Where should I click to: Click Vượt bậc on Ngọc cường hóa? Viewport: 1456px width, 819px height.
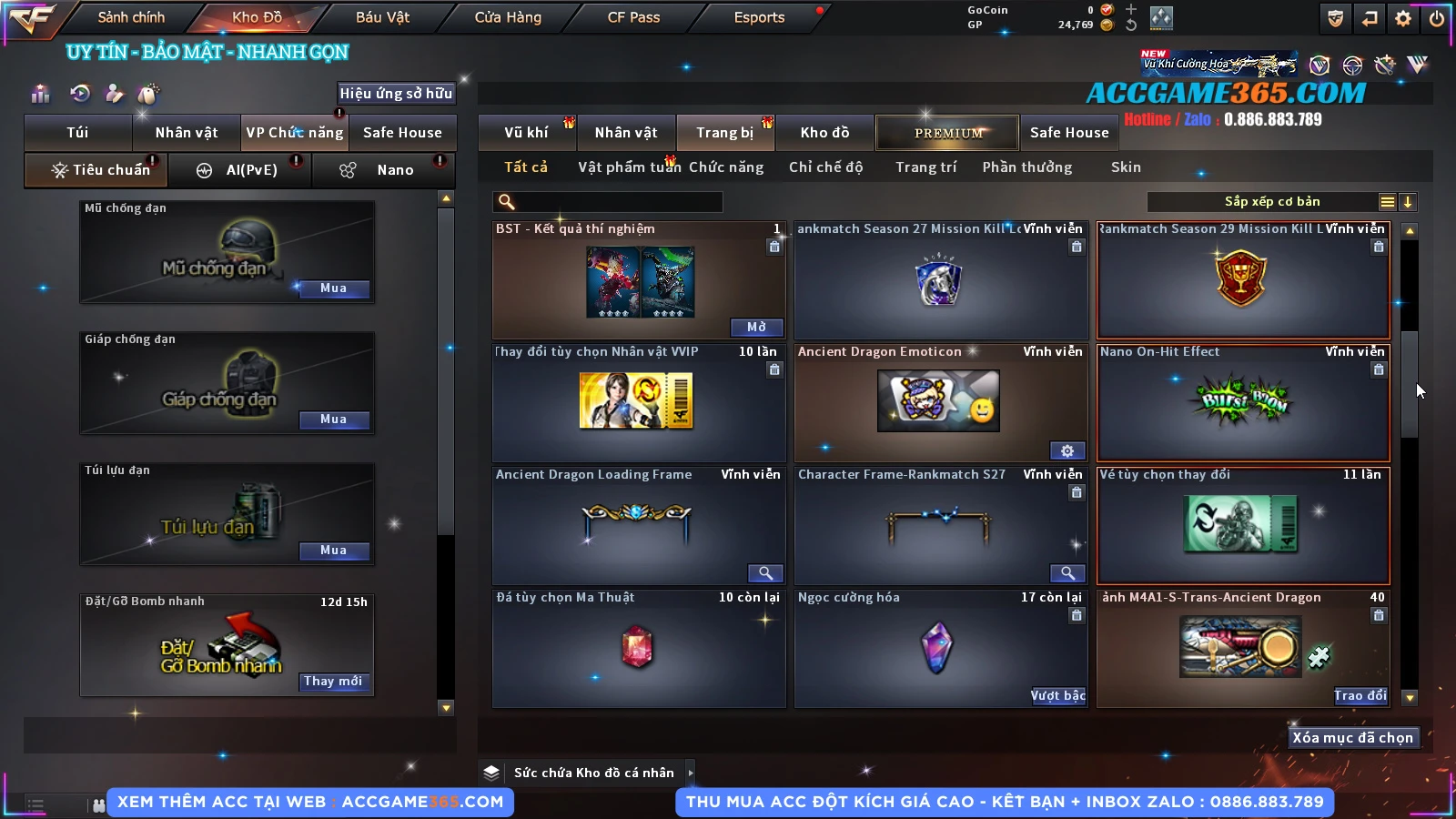1057,696
